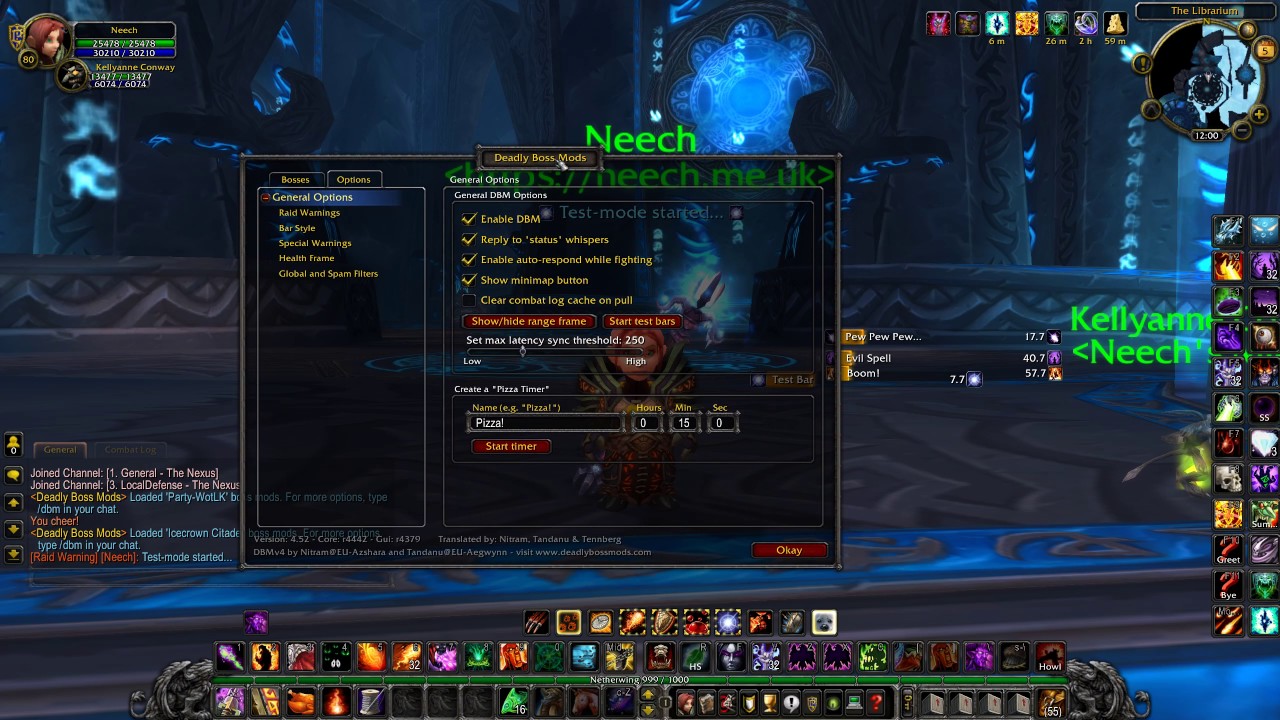The height and width of the screenshot is (720, 1280).
Task: Select "Special Warnings" in the options list
Action: point(316,242)
